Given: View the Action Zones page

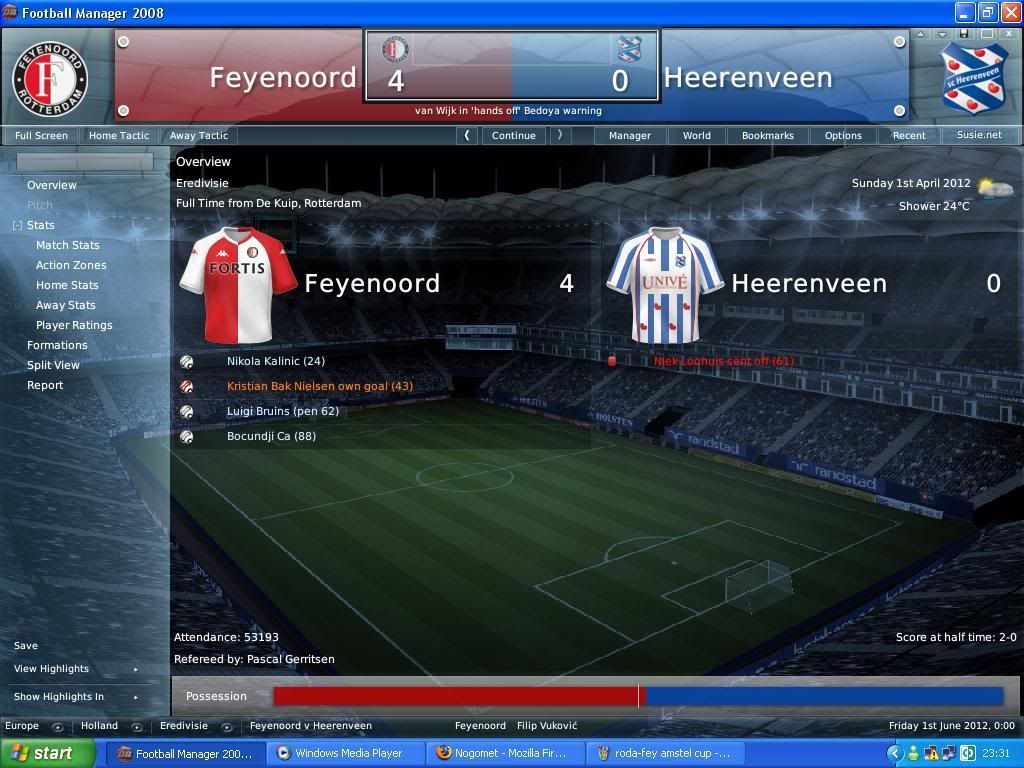Looking at the screenshot, I should (71, 265).
